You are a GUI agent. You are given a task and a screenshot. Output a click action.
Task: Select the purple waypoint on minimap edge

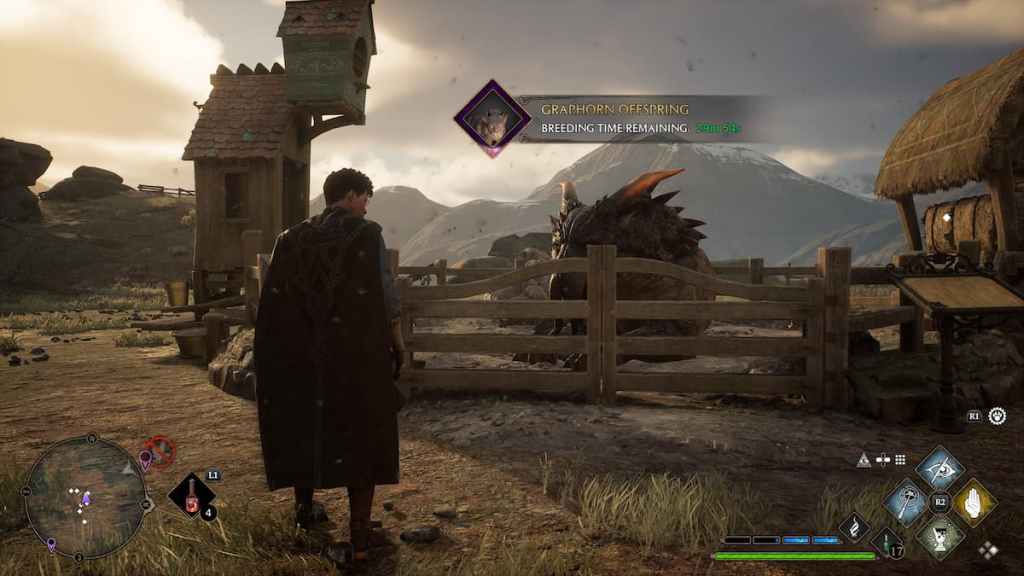[x=51, y=544]
